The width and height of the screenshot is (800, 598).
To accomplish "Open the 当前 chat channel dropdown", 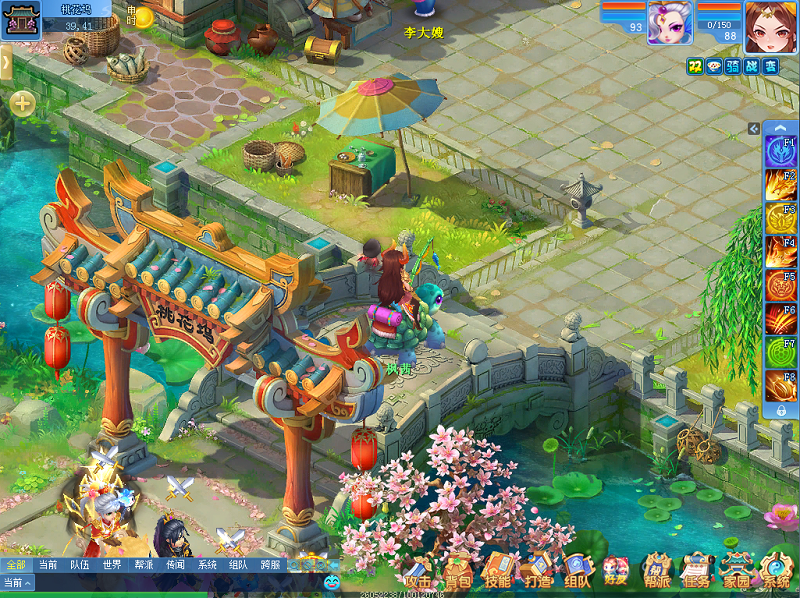I will tap(17, 582).
